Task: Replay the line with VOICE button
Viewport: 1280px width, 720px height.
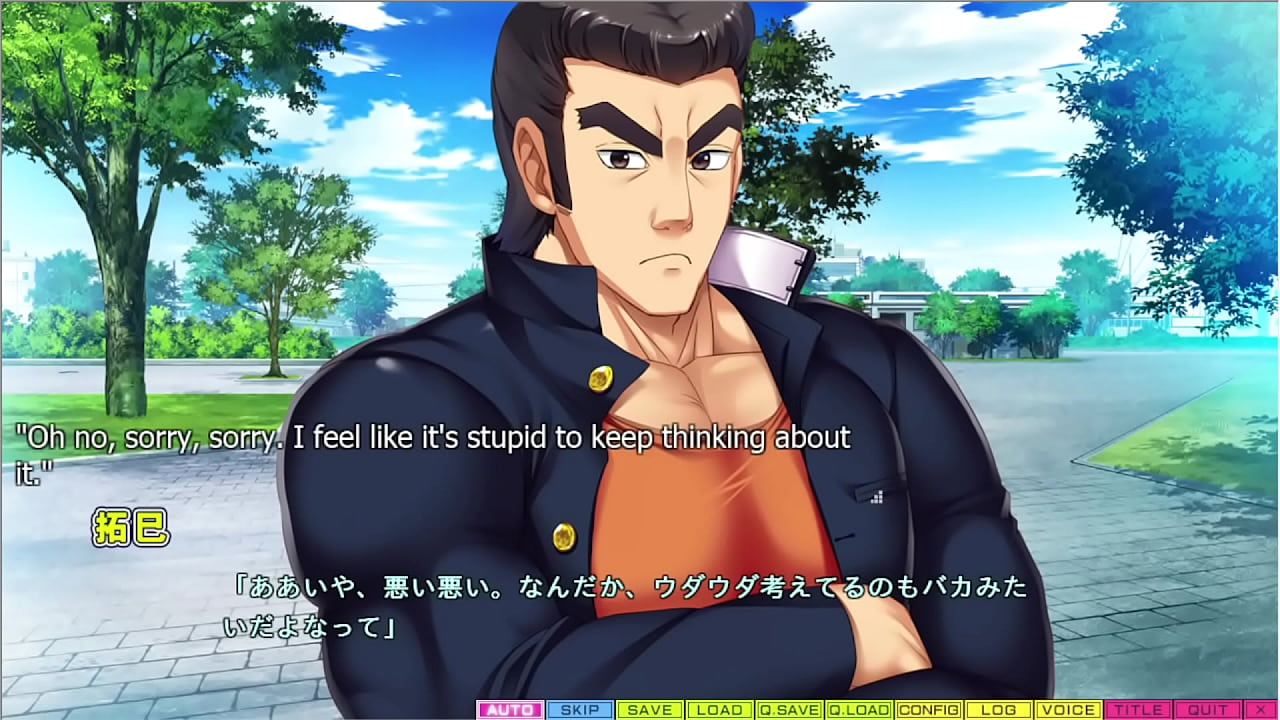Action: 1068,710
